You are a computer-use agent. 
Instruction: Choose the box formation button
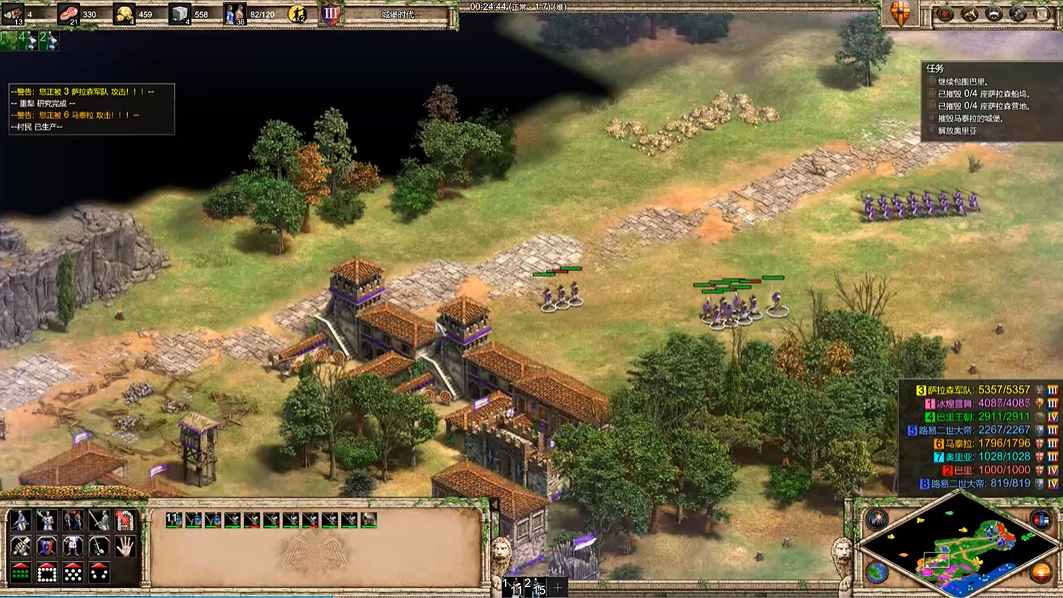pyautogui.click(x=46, y=573)
